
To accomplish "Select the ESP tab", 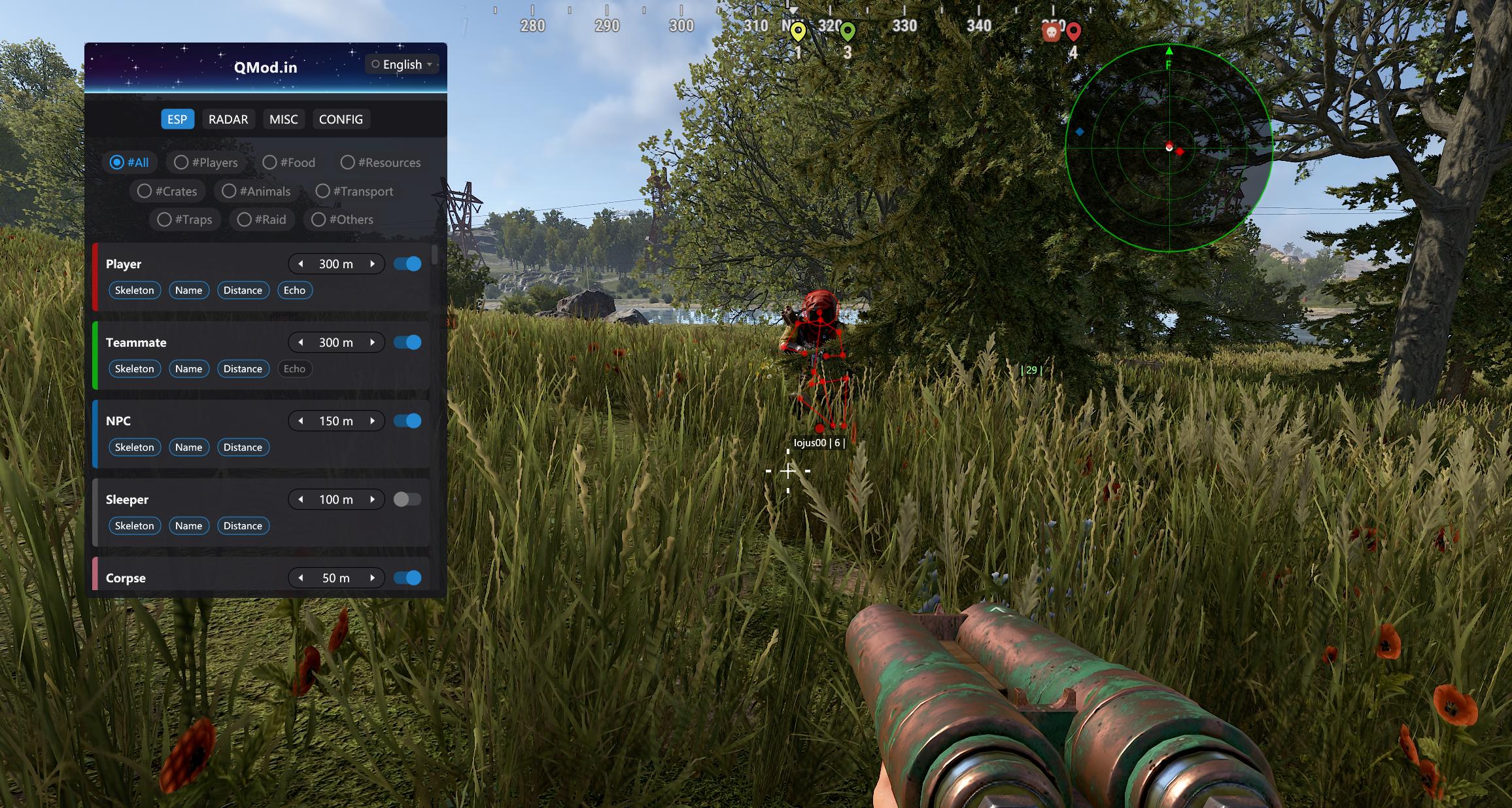I will click(x=177, y=119).
